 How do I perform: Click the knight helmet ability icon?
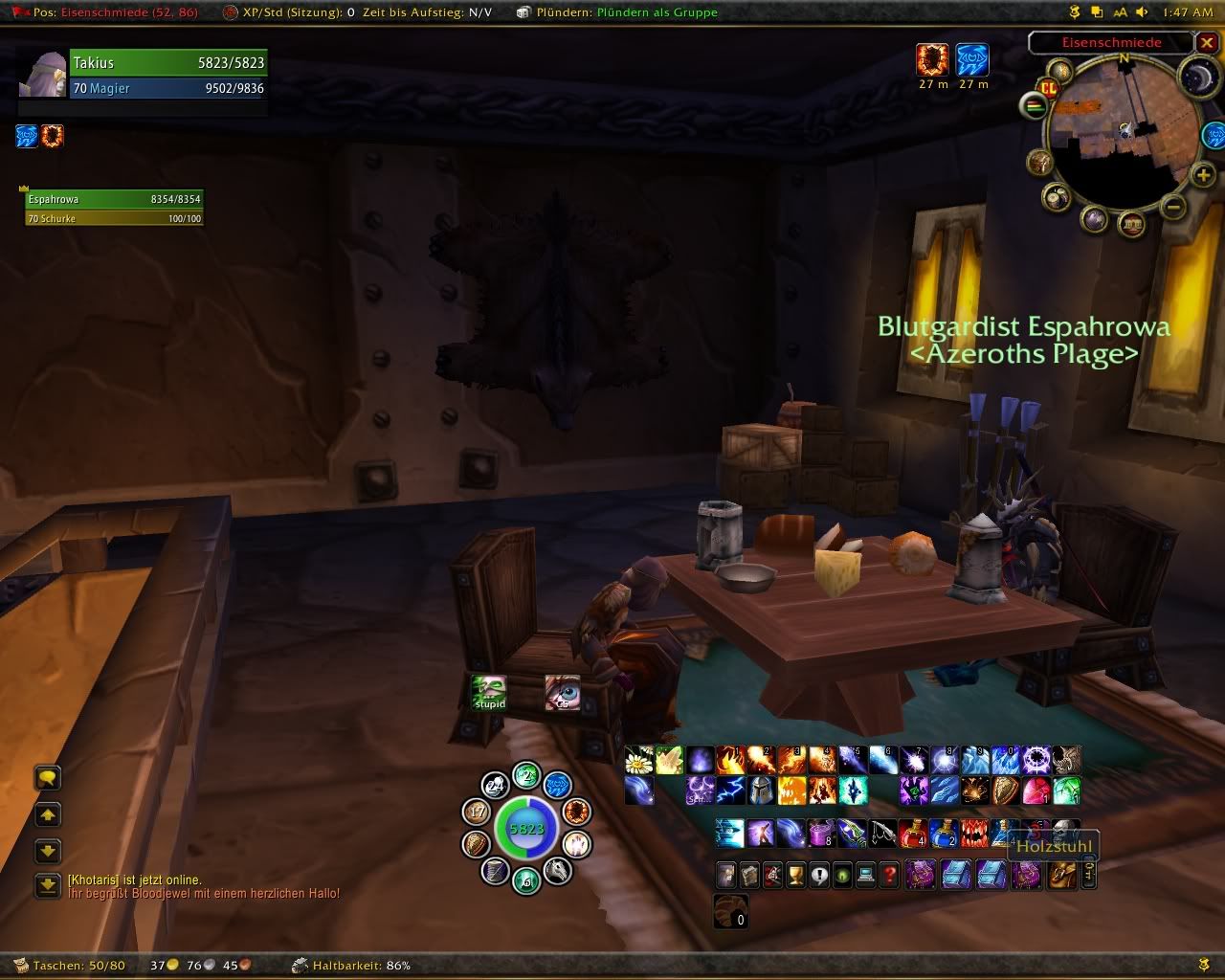761,791
